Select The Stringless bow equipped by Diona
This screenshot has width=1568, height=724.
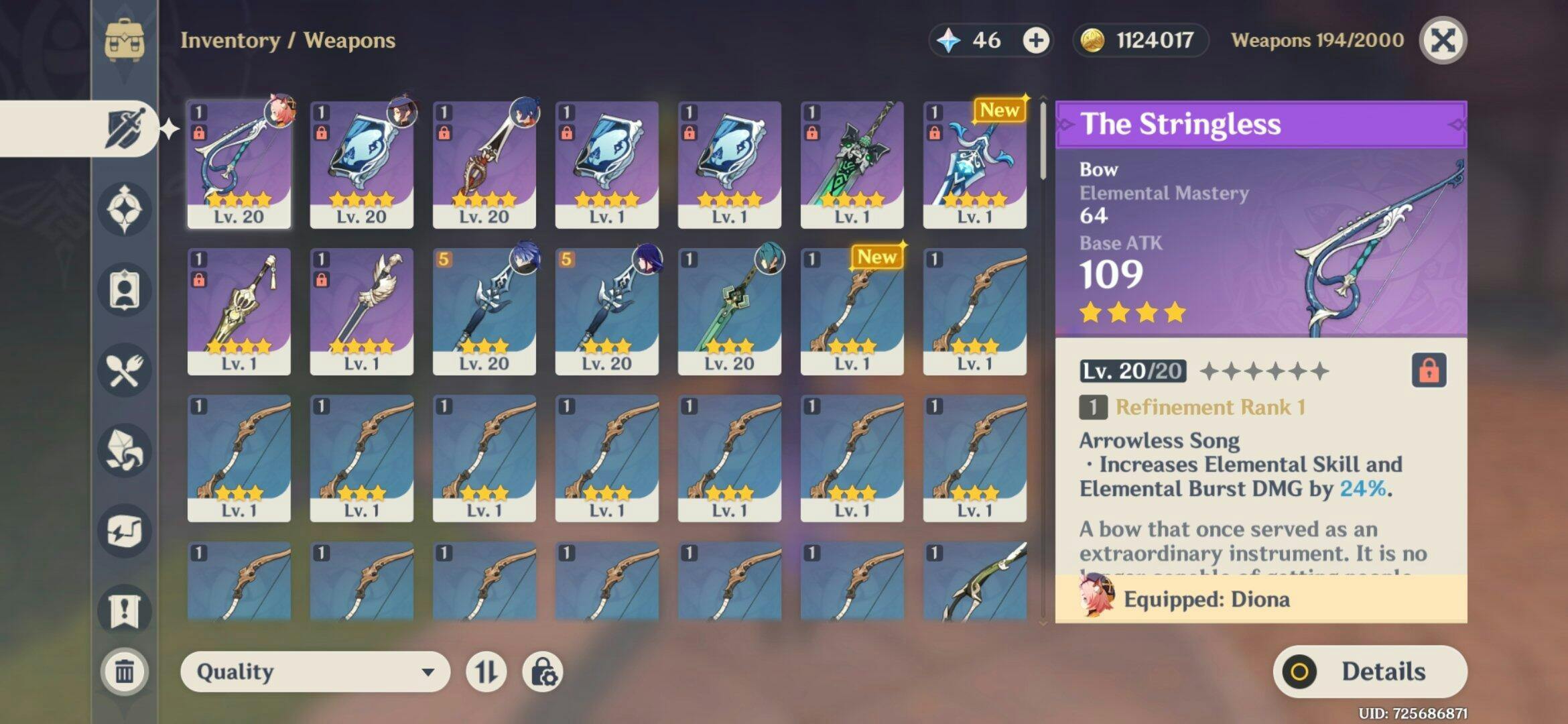click(239, 165)
